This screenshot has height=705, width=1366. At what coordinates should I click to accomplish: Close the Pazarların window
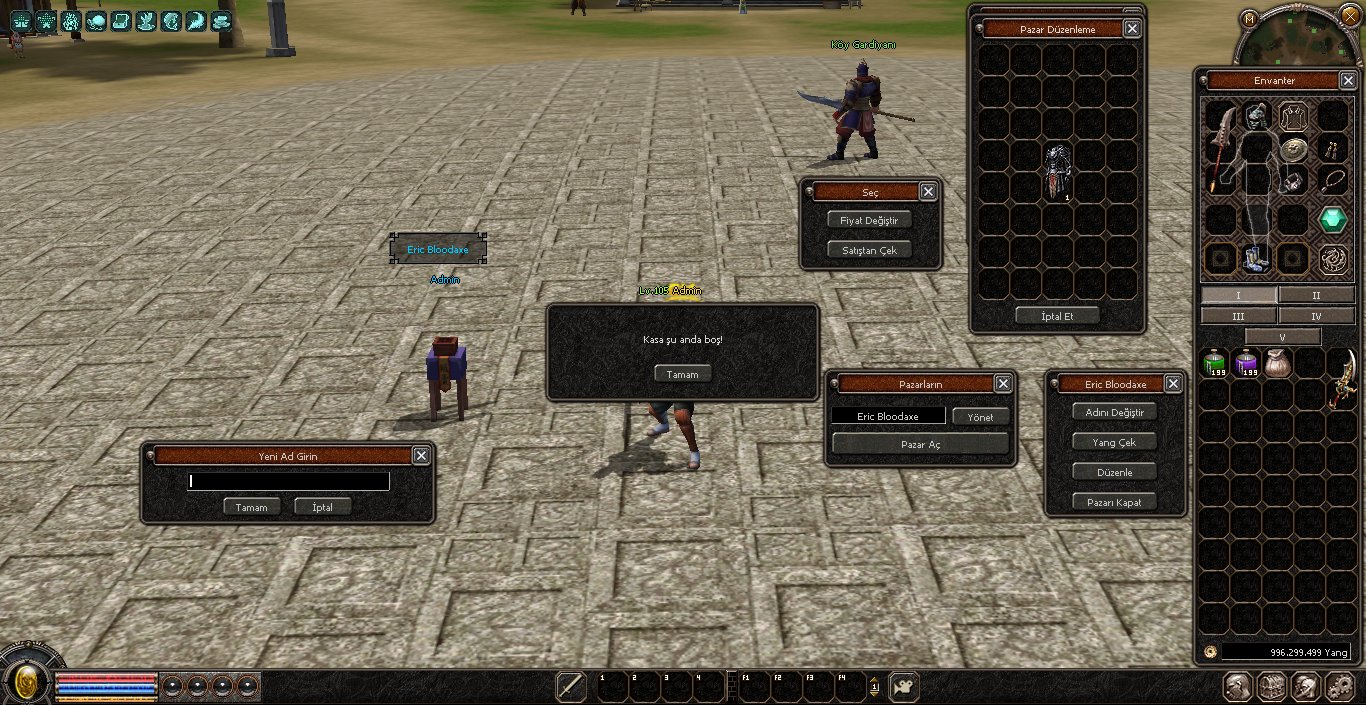click(1003, 384)
